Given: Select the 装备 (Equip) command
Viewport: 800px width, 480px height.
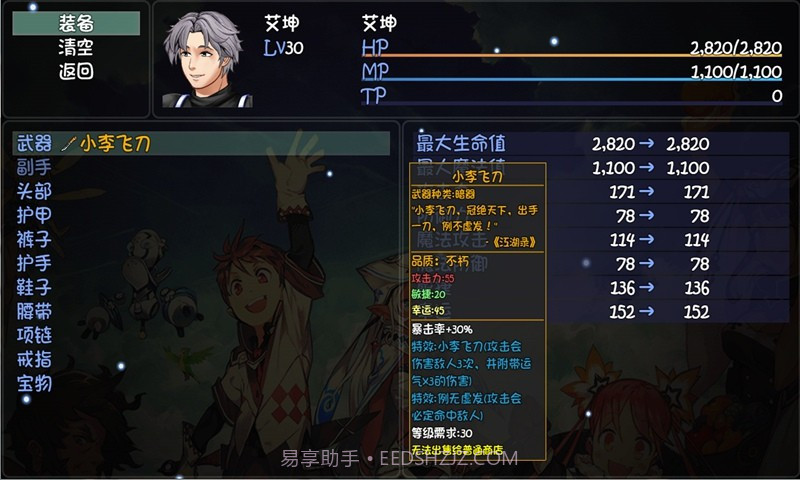Looking at the screenshot, I should point(76,24).
